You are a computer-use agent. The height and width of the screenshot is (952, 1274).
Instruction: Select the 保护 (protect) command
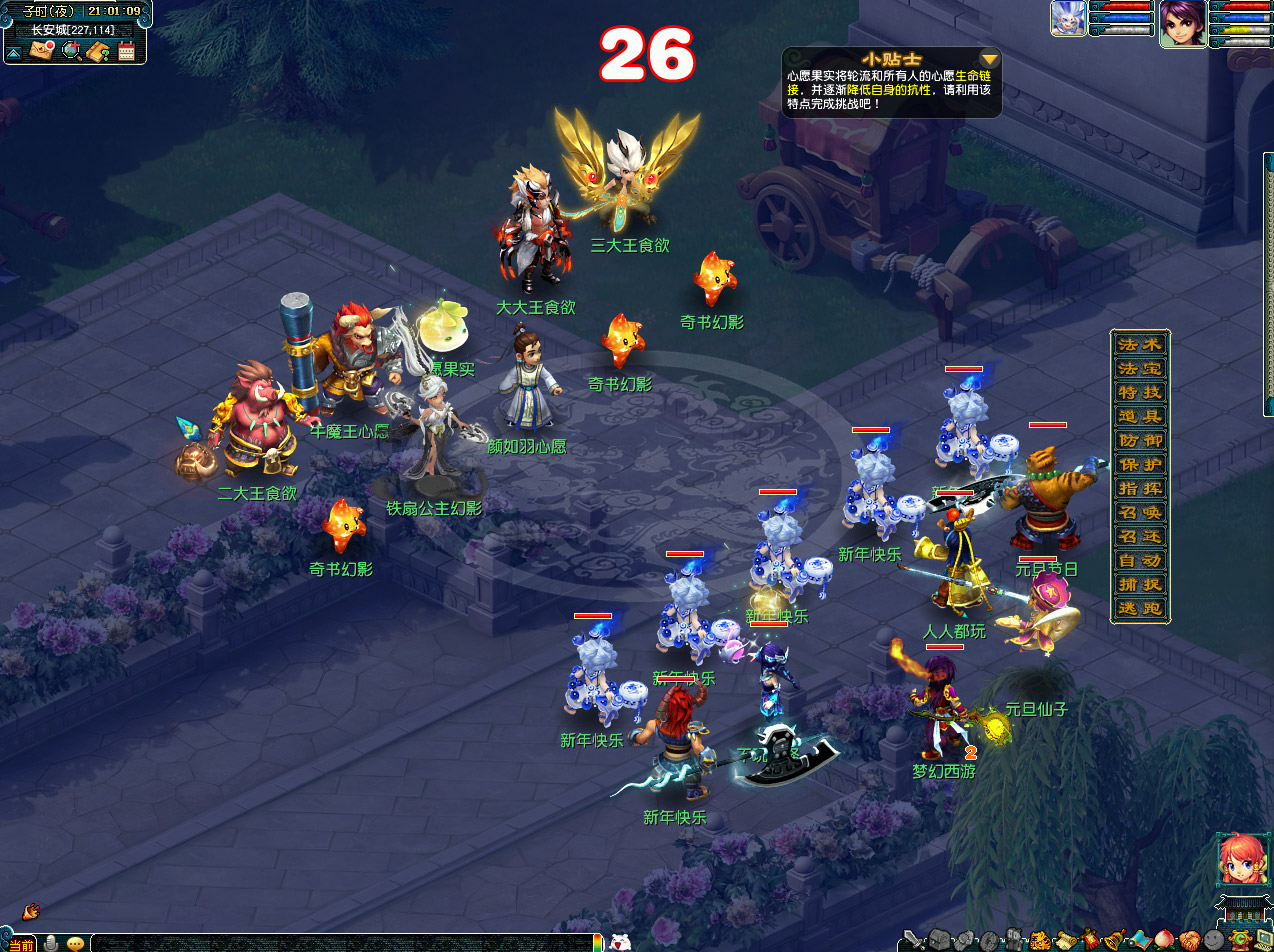pyautogui.click(x=1140, y=465)
